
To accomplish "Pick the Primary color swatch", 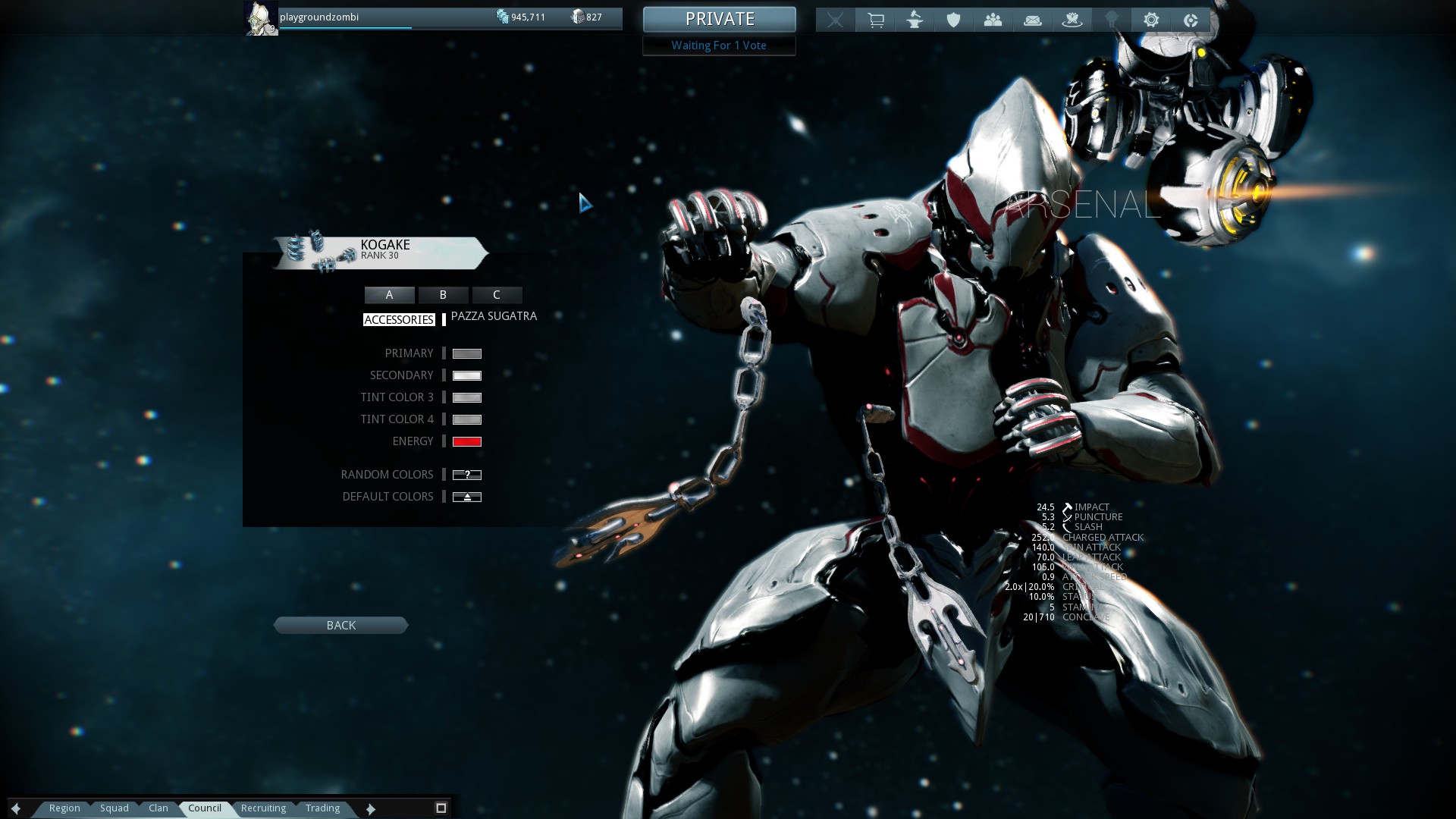I will pyautogui.click(x=466, y=353).
